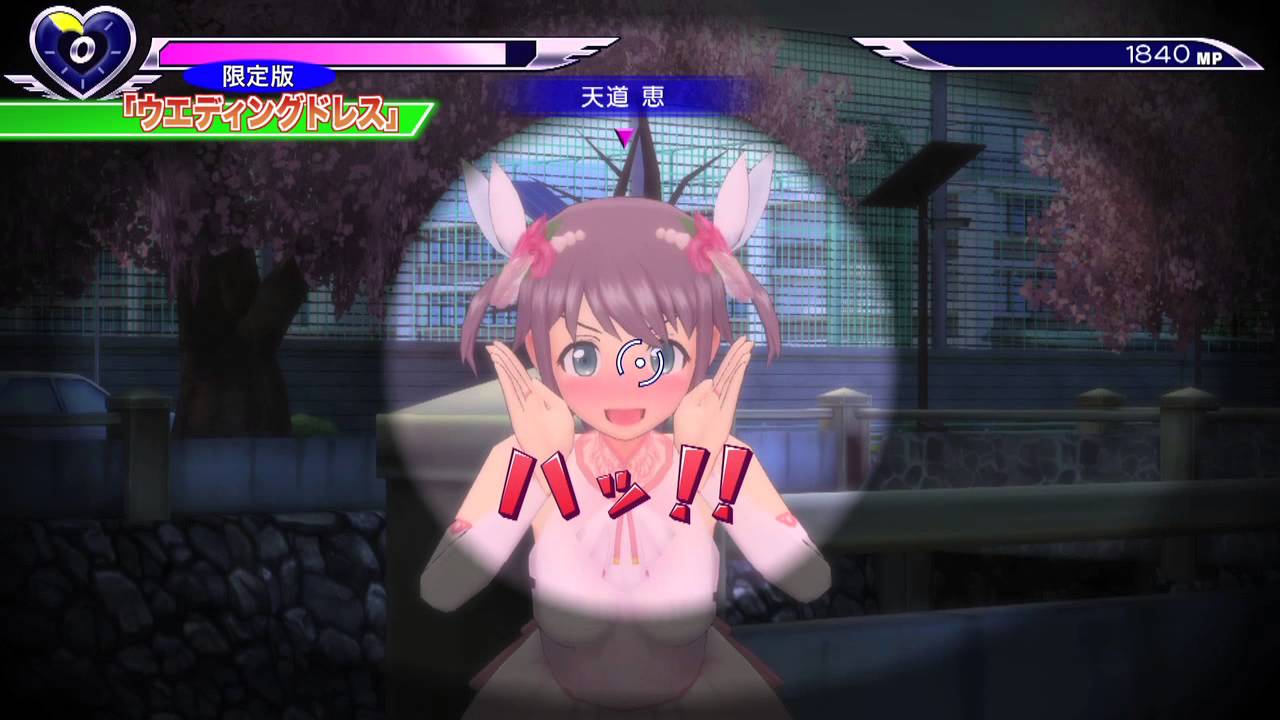The width and height of the screenshot is (1280, 720).
Task: Click the streetlight lamp in the background
Action: [921, 175]
